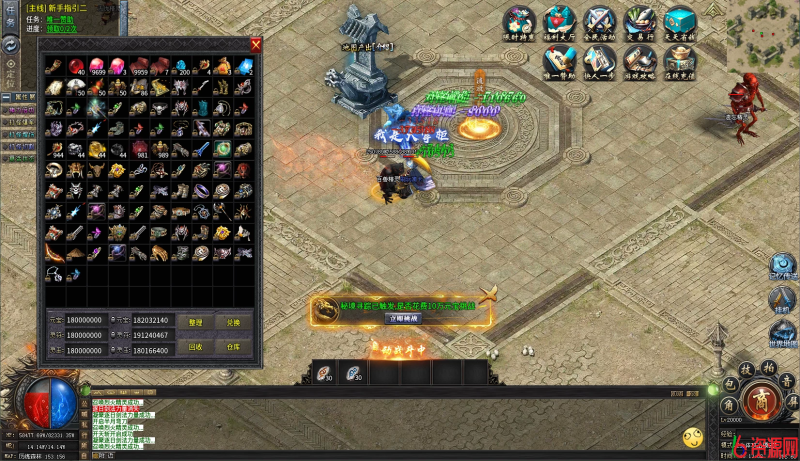Click the 回收 recycle button
This screenshot has width=800, height=461.
pos(195,347)
